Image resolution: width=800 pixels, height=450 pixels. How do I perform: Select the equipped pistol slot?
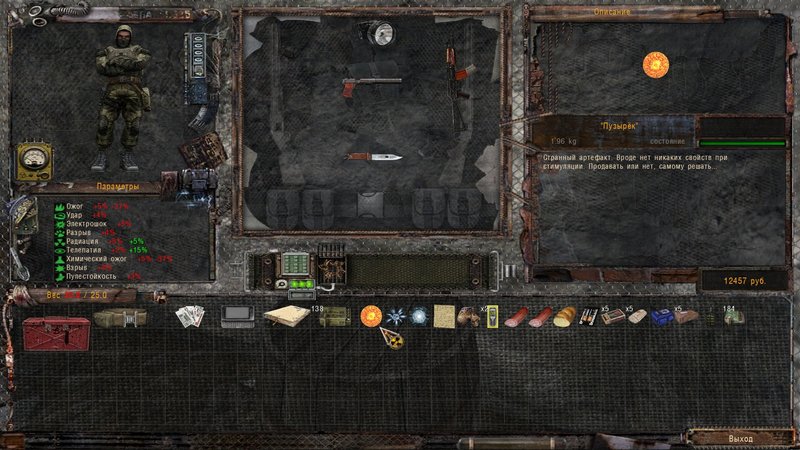(371, 86)
